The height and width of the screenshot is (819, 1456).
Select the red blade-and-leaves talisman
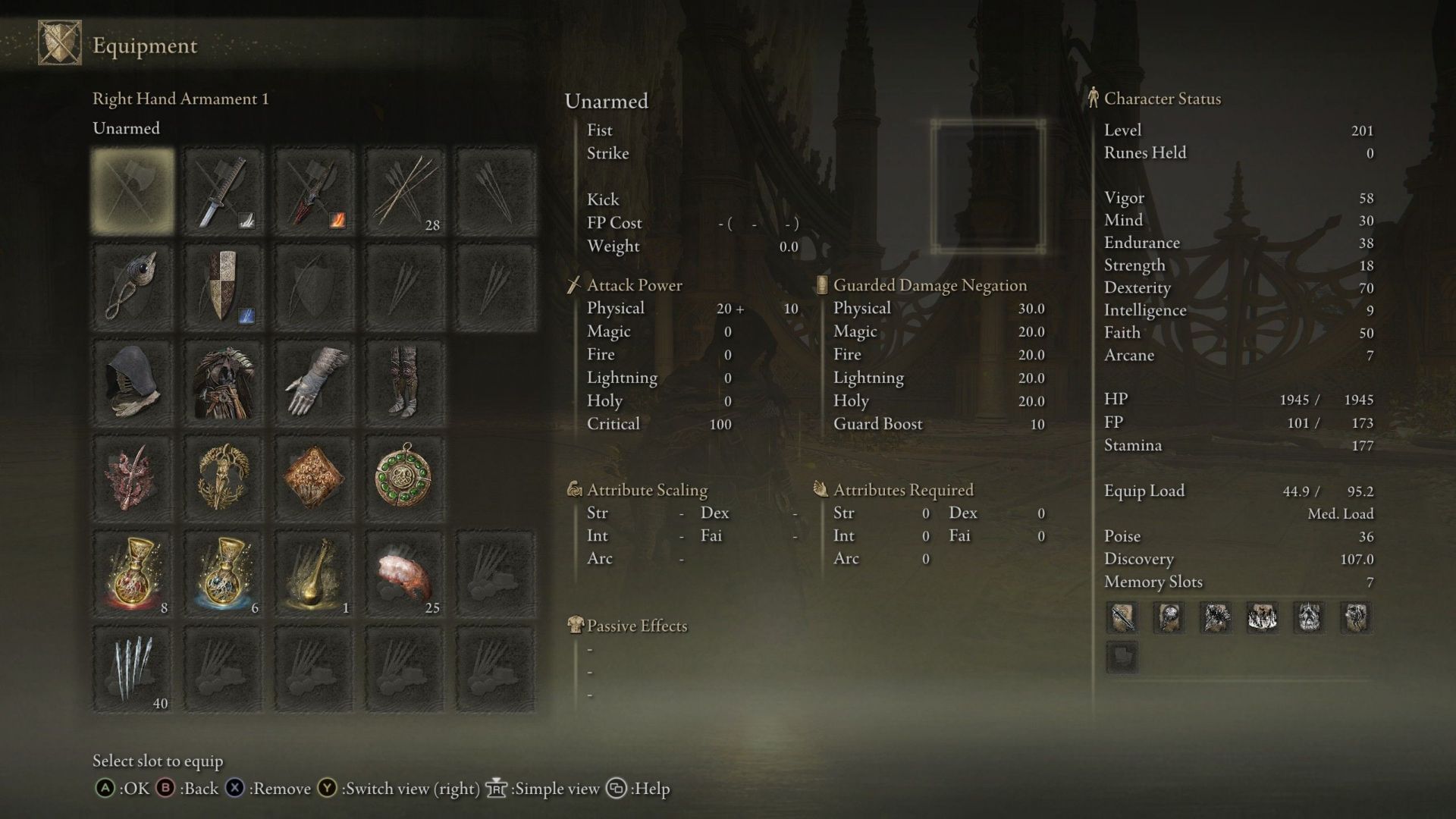point(133,479)
